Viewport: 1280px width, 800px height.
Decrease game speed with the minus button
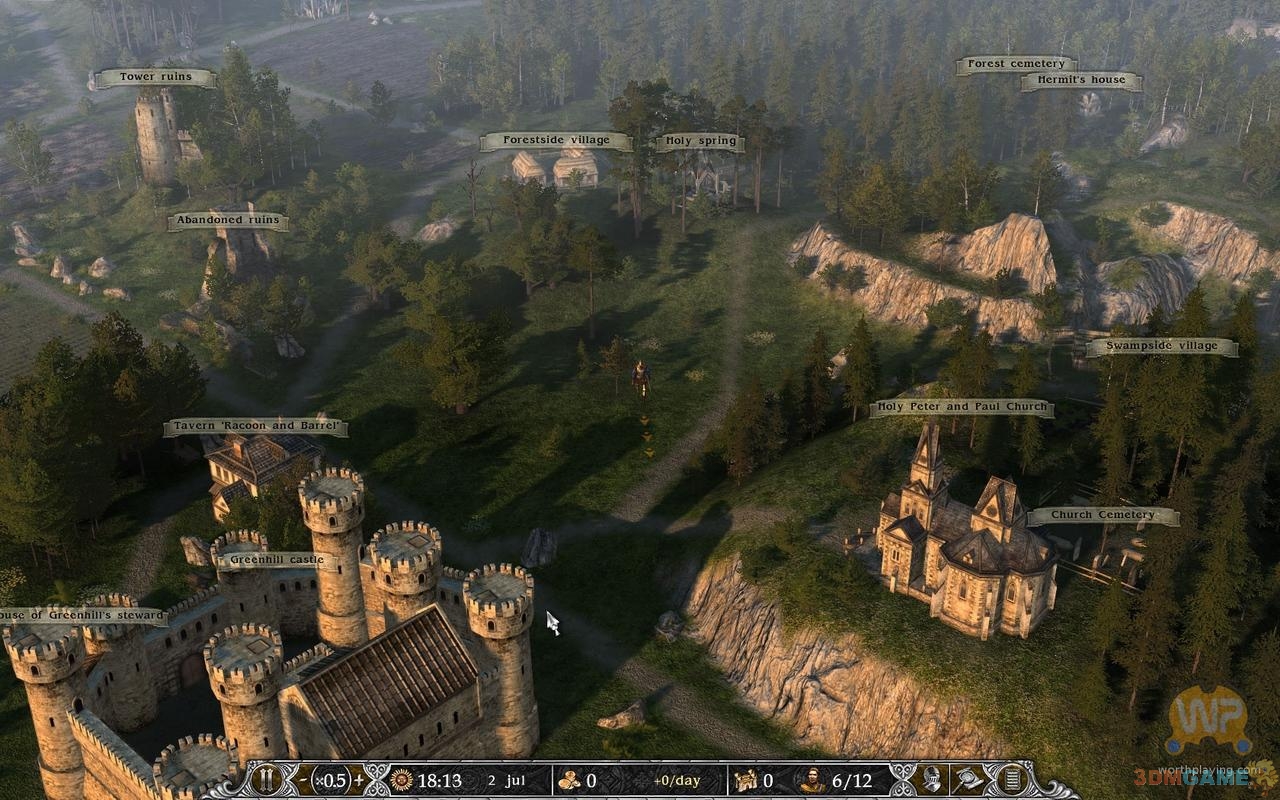[x=303, y=780]
